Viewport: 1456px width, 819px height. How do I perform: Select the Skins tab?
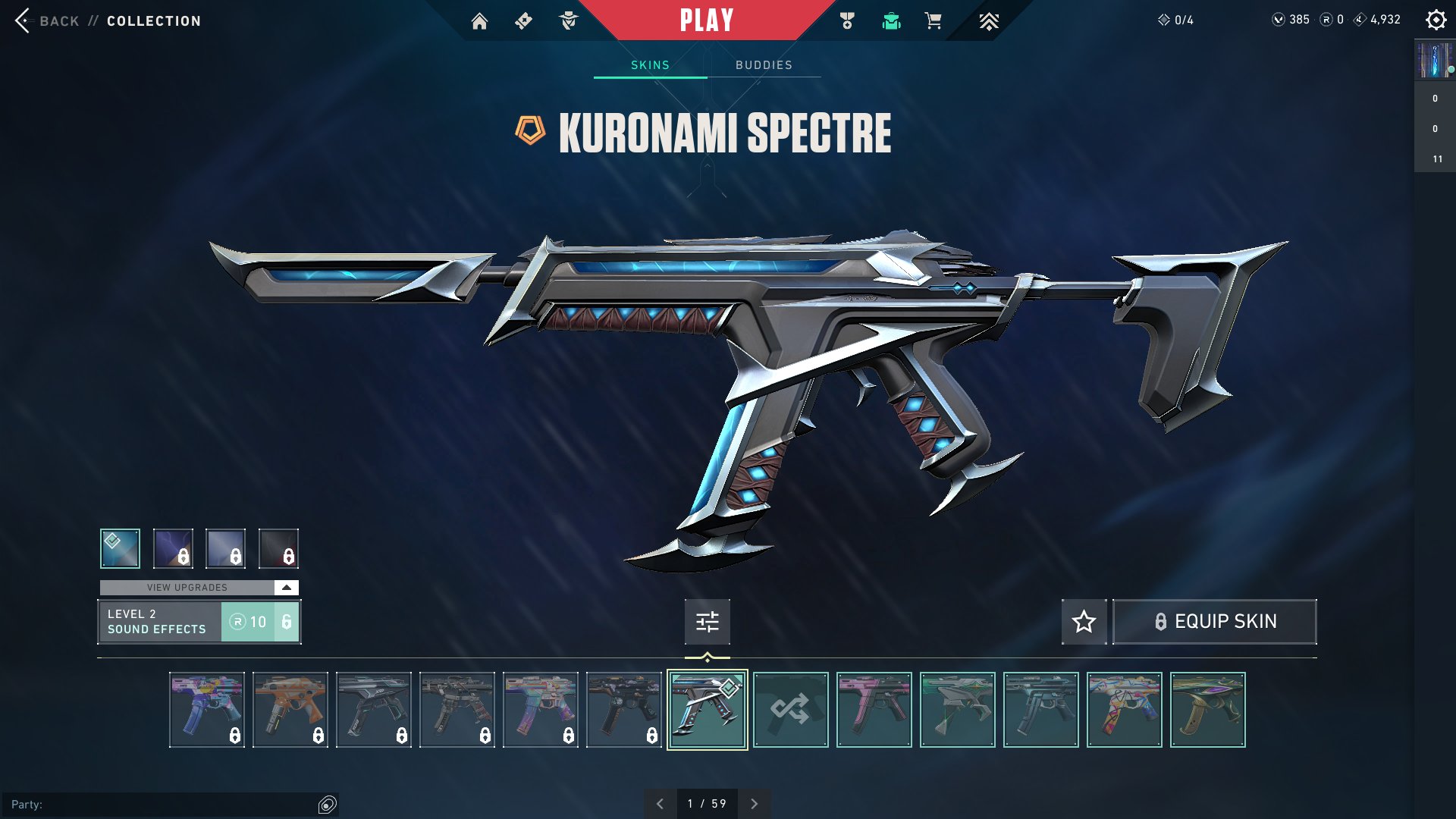coord(650,65)
